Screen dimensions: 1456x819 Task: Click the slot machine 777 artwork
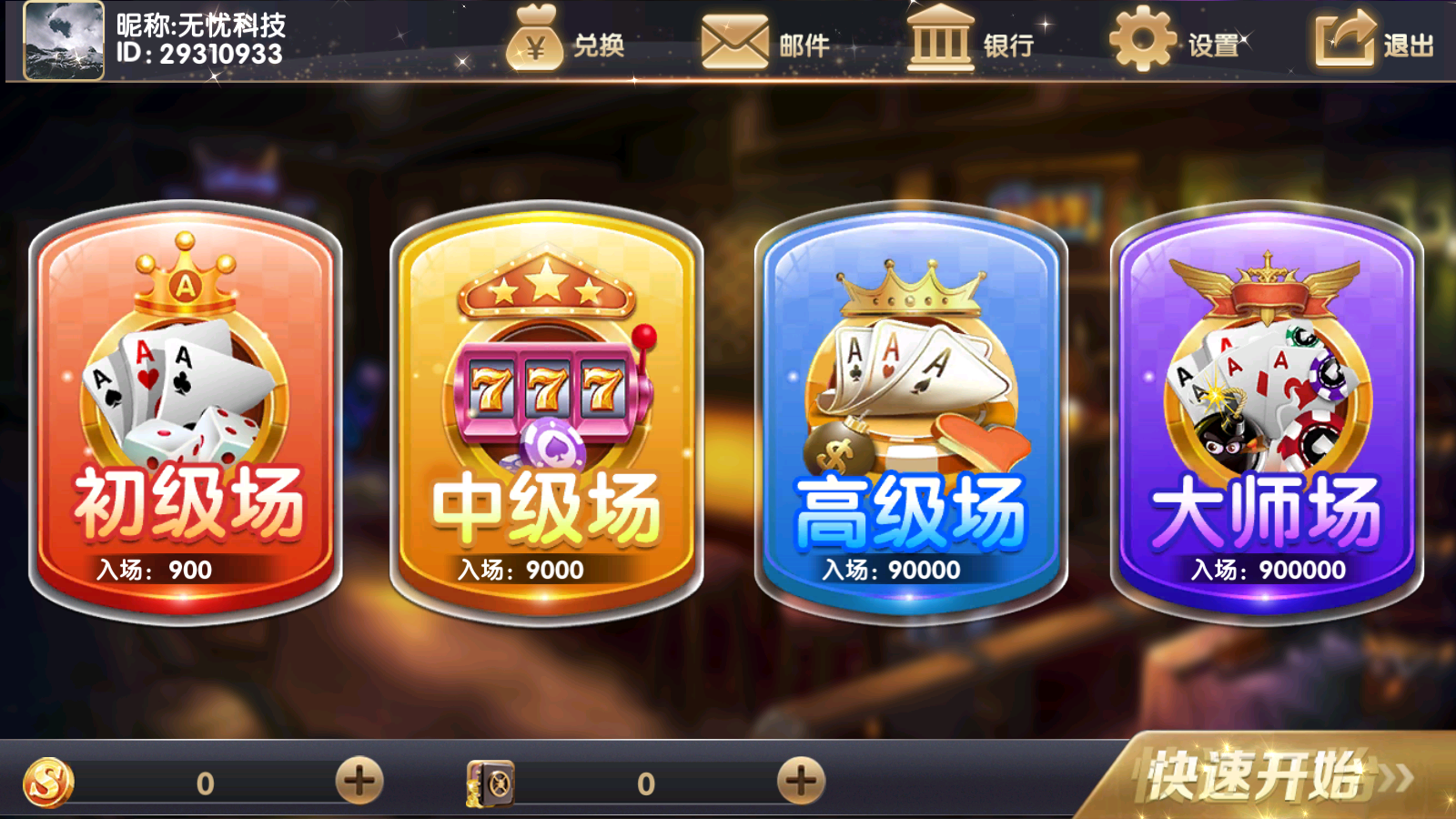(546, 387)
